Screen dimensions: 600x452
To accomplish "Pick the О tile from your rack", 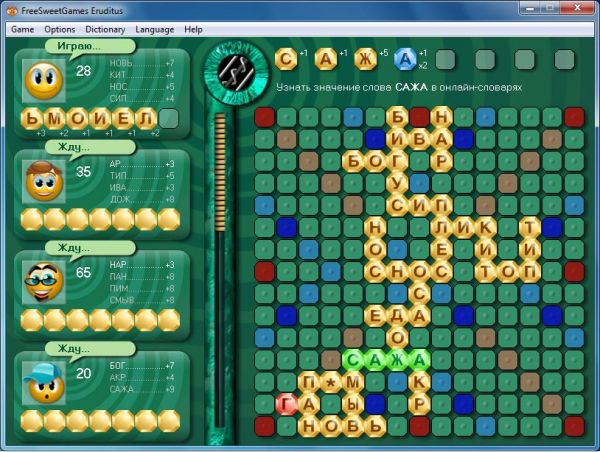I will point(77,119).
